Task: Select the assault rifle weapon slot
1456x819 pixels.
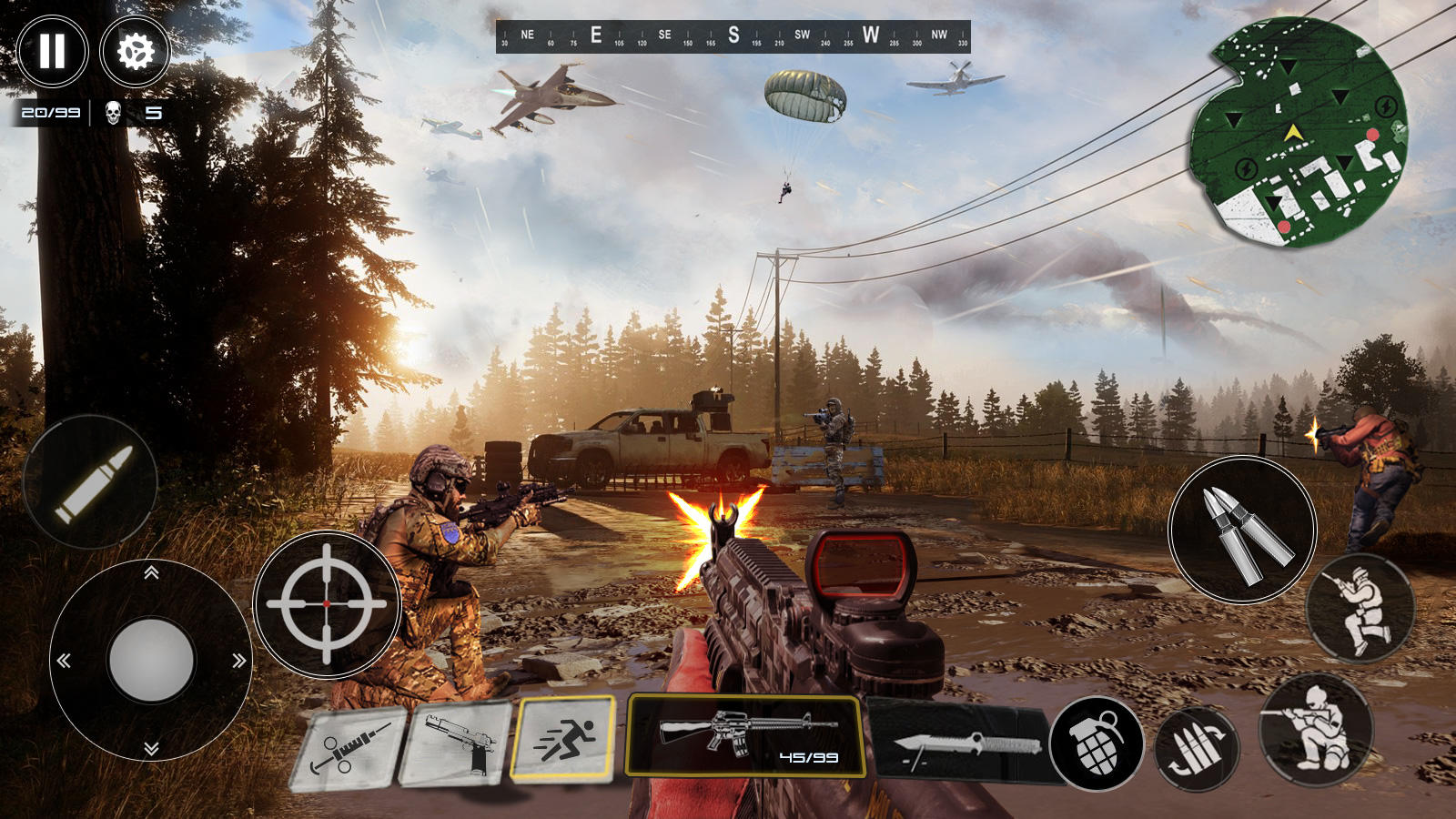Action: point(746,735)
